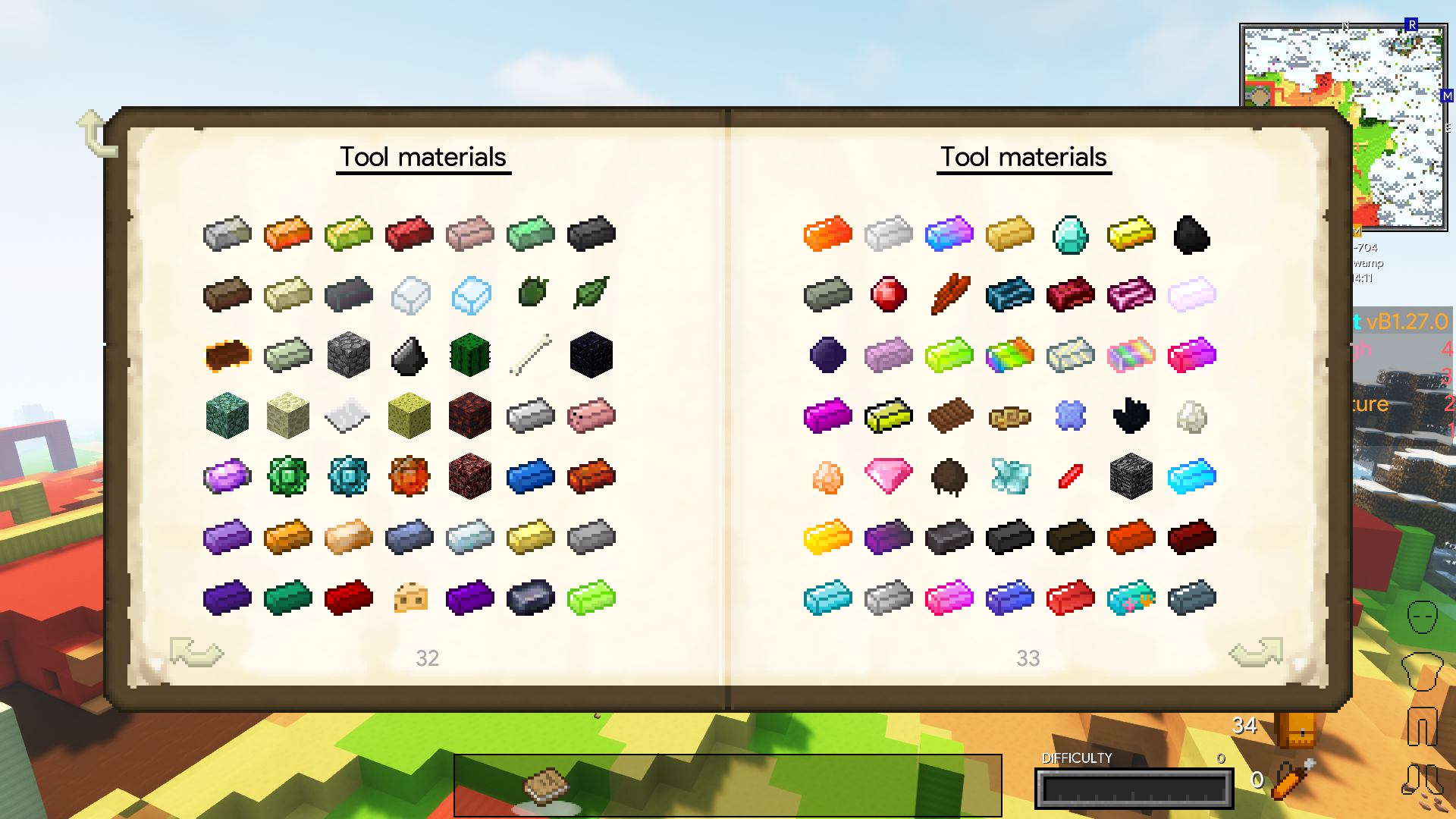Click the pink diamond material
Viewport: 1456px width, 819px height.
tap(888, 476)
